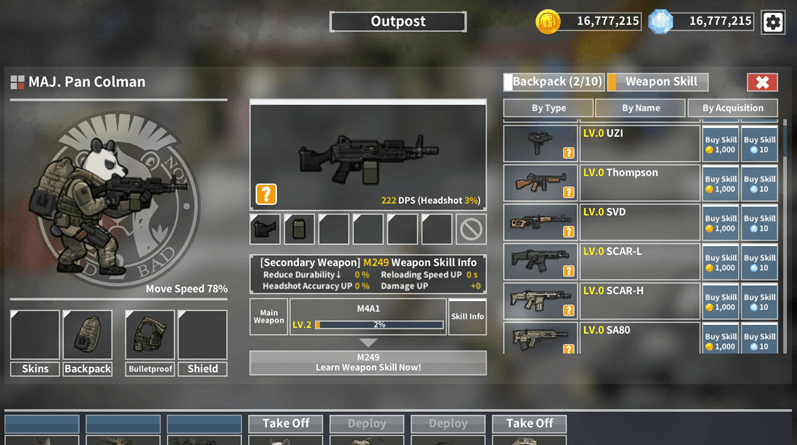Switch to the Backpack (2/10) tab

[554, 82]
